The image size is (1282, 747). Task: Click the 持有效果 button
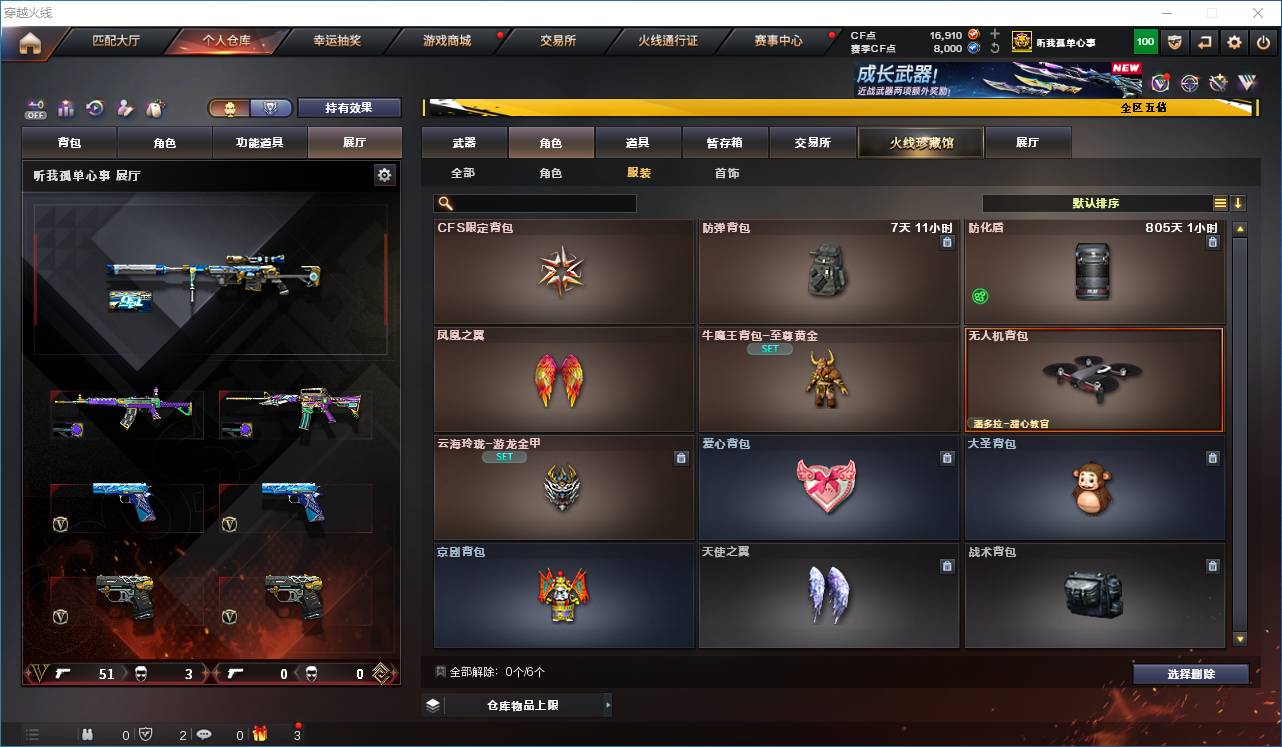click(x=348, y=107)
